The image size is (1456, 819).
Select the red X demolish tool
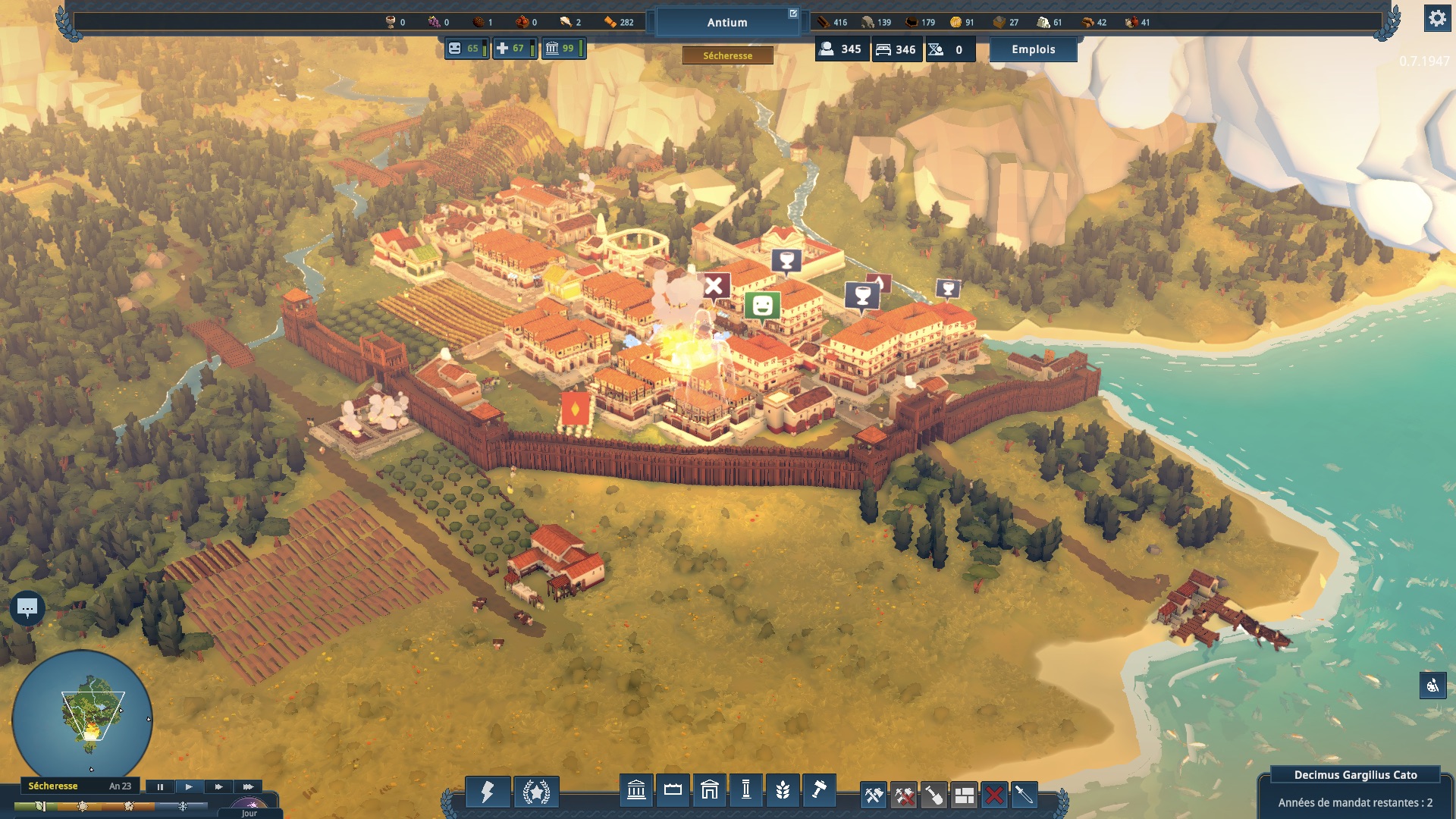[994, 795]
